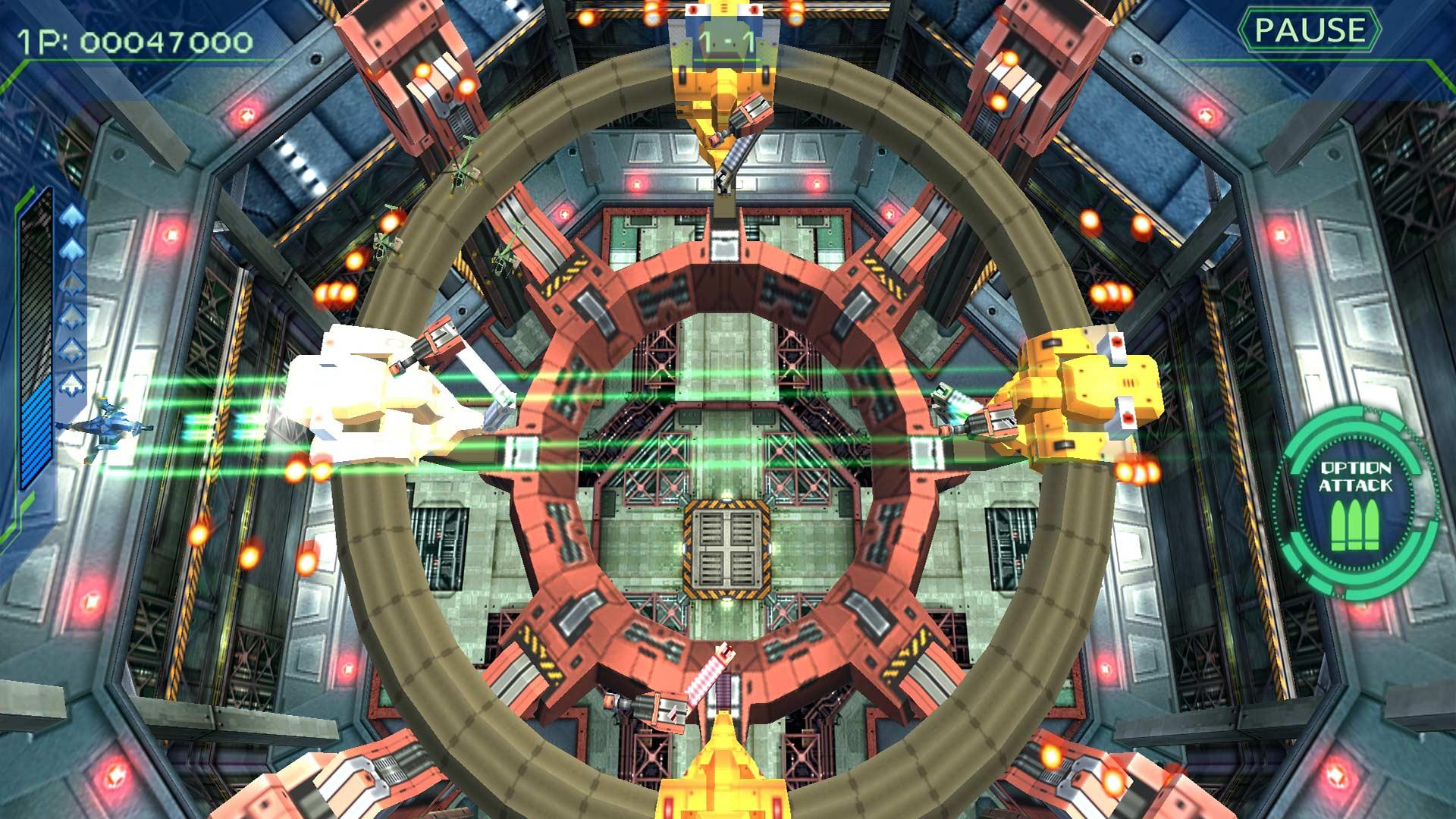Click the filled second chevron in the gauge
Viewport: 1456px width, 819px height.
[72, 249]
